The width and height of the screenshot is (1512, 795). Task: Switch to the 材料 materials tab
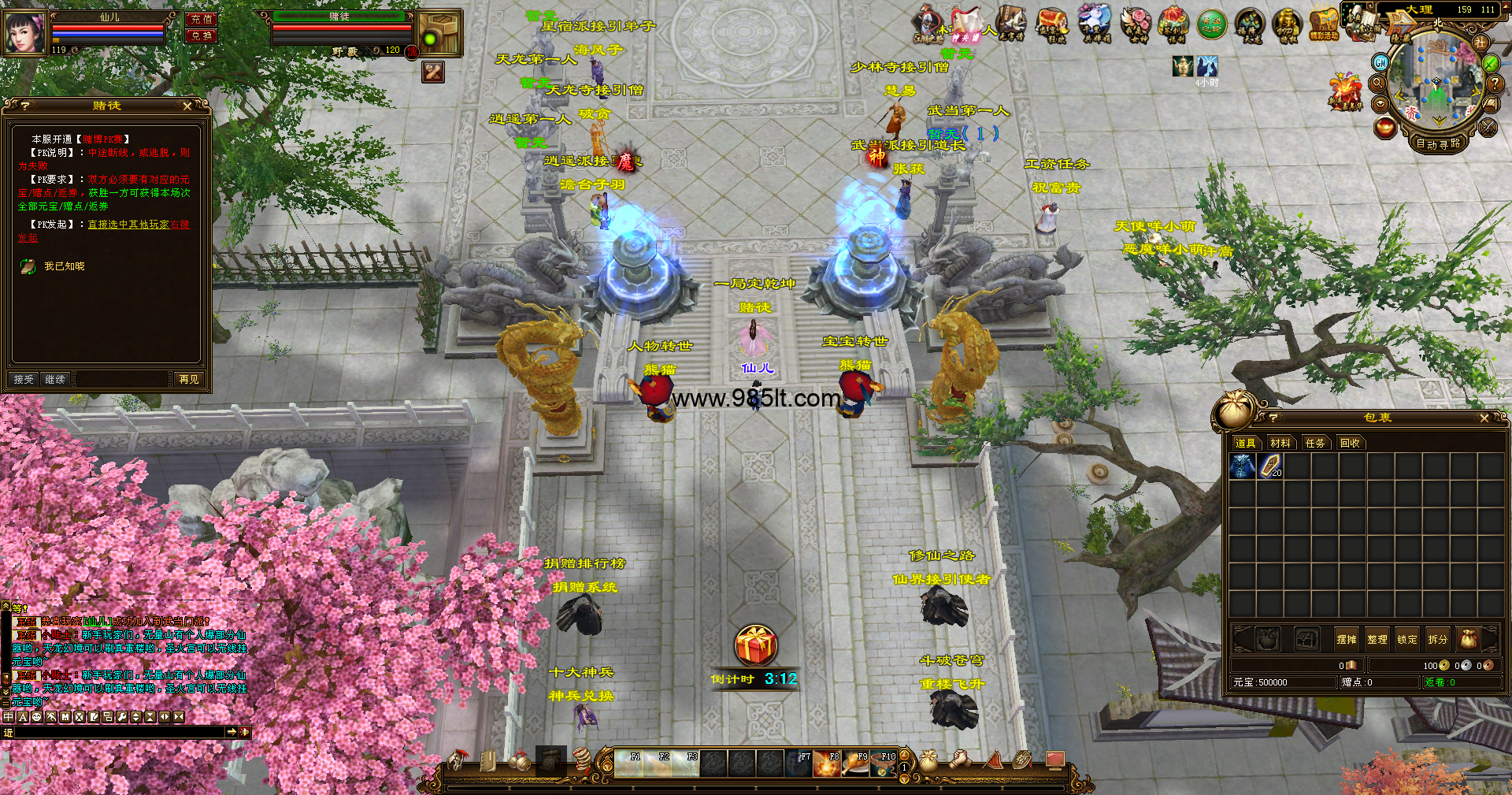[x=1280, y=443]
